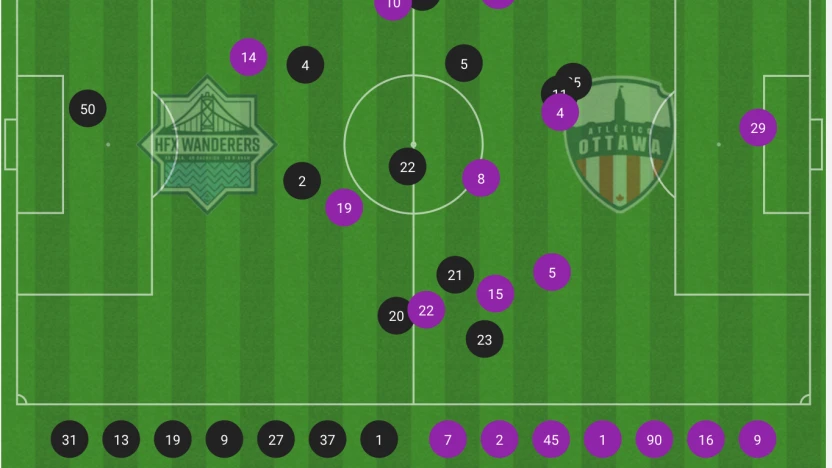Click purple substitute number 16
Screen dimensions: 832x468
tap(706, 439)
